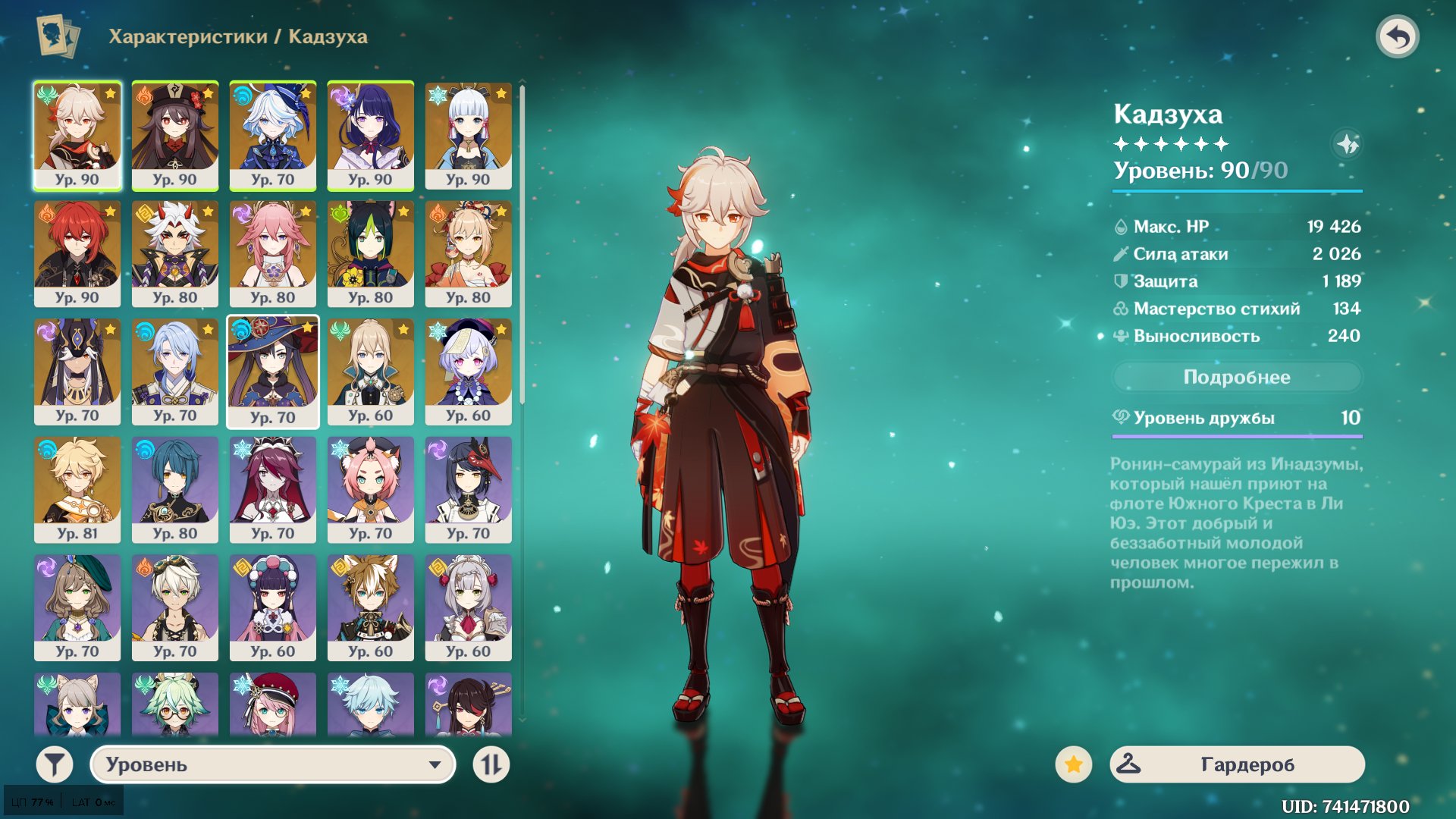This screenshot has width=1456, height=819.
Task: Select Xingqiu's level 80 portrait
Action: click(x=174, y=489)
